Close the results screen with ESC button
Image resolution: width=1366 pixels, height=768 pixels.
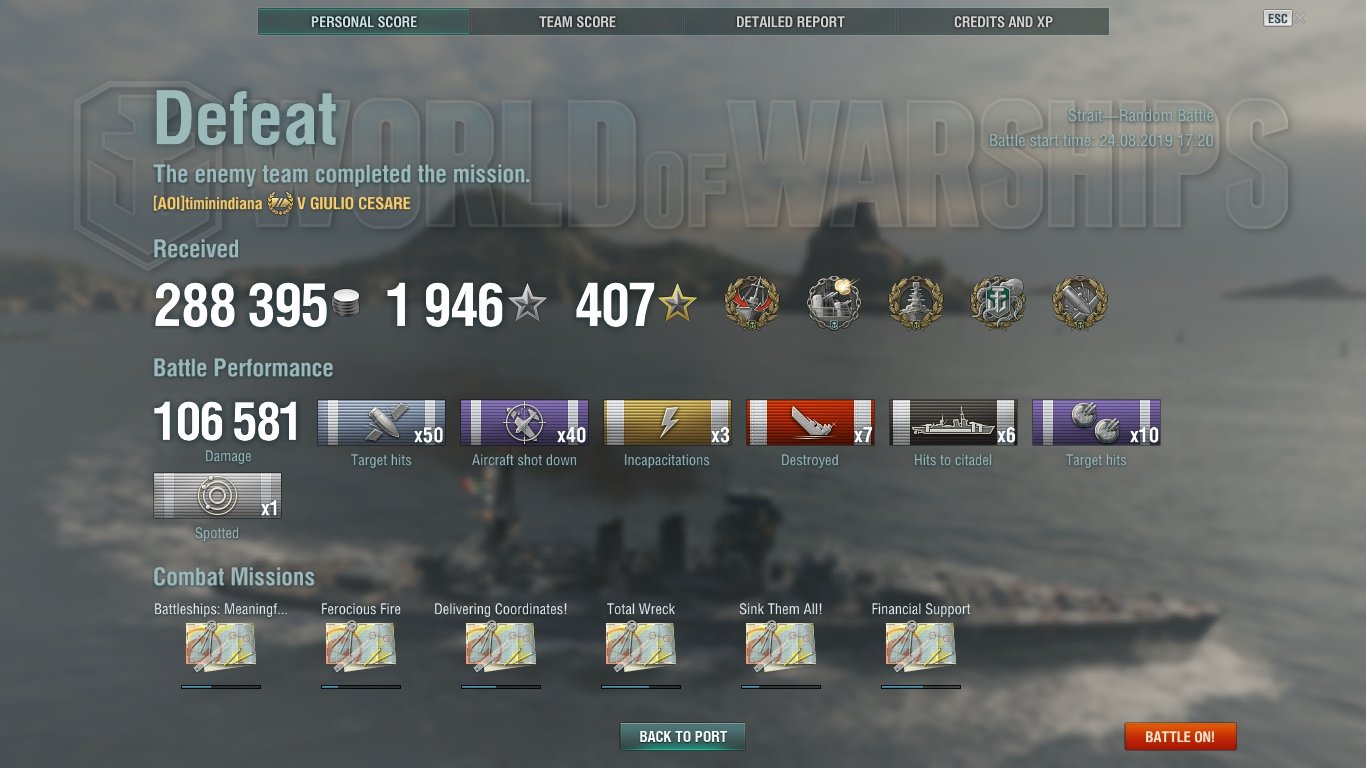pos(1277,18)
